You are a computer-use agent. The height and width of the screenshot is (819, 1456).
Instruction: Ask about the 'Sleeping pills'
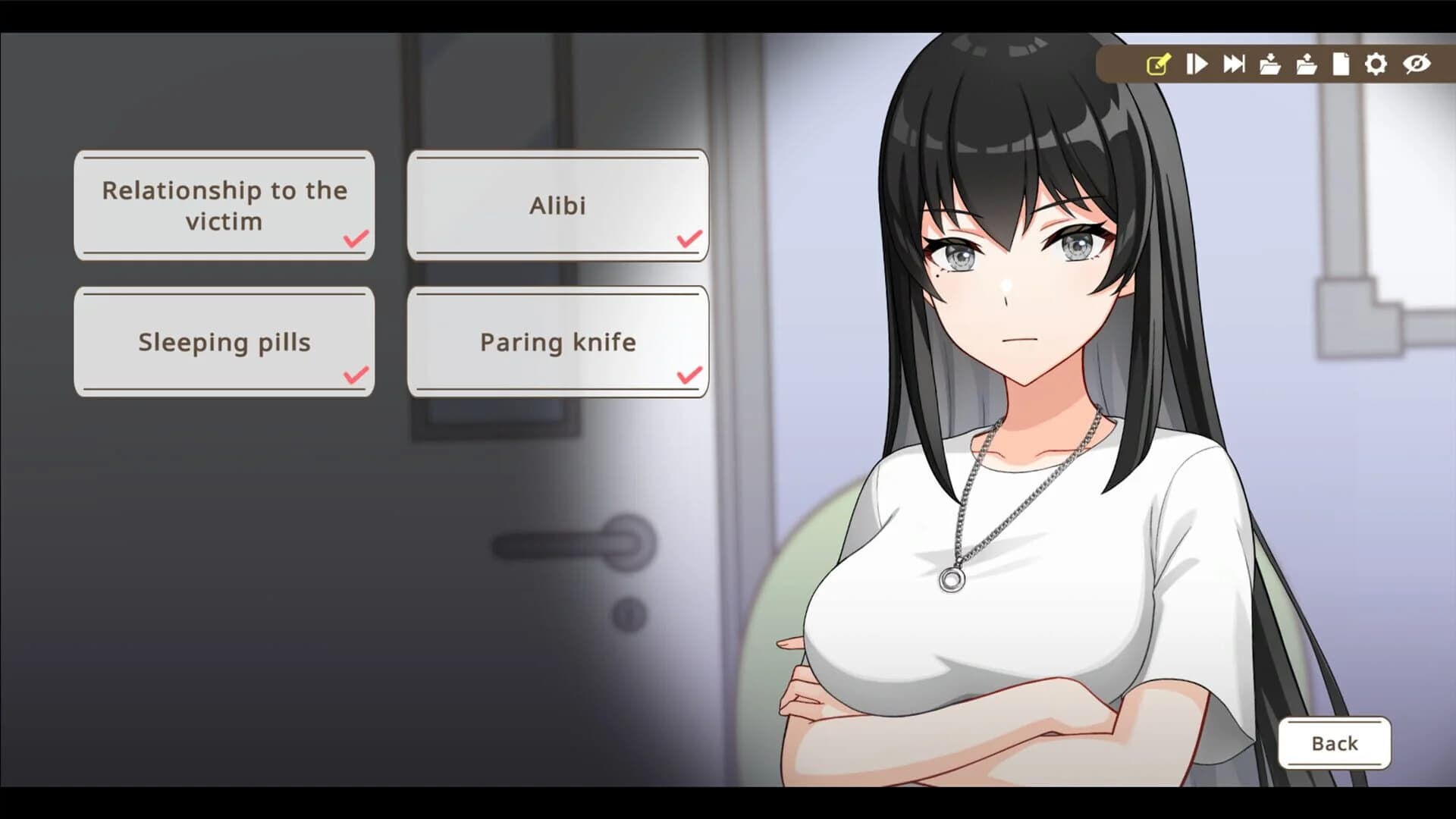(x=224, y=341)
